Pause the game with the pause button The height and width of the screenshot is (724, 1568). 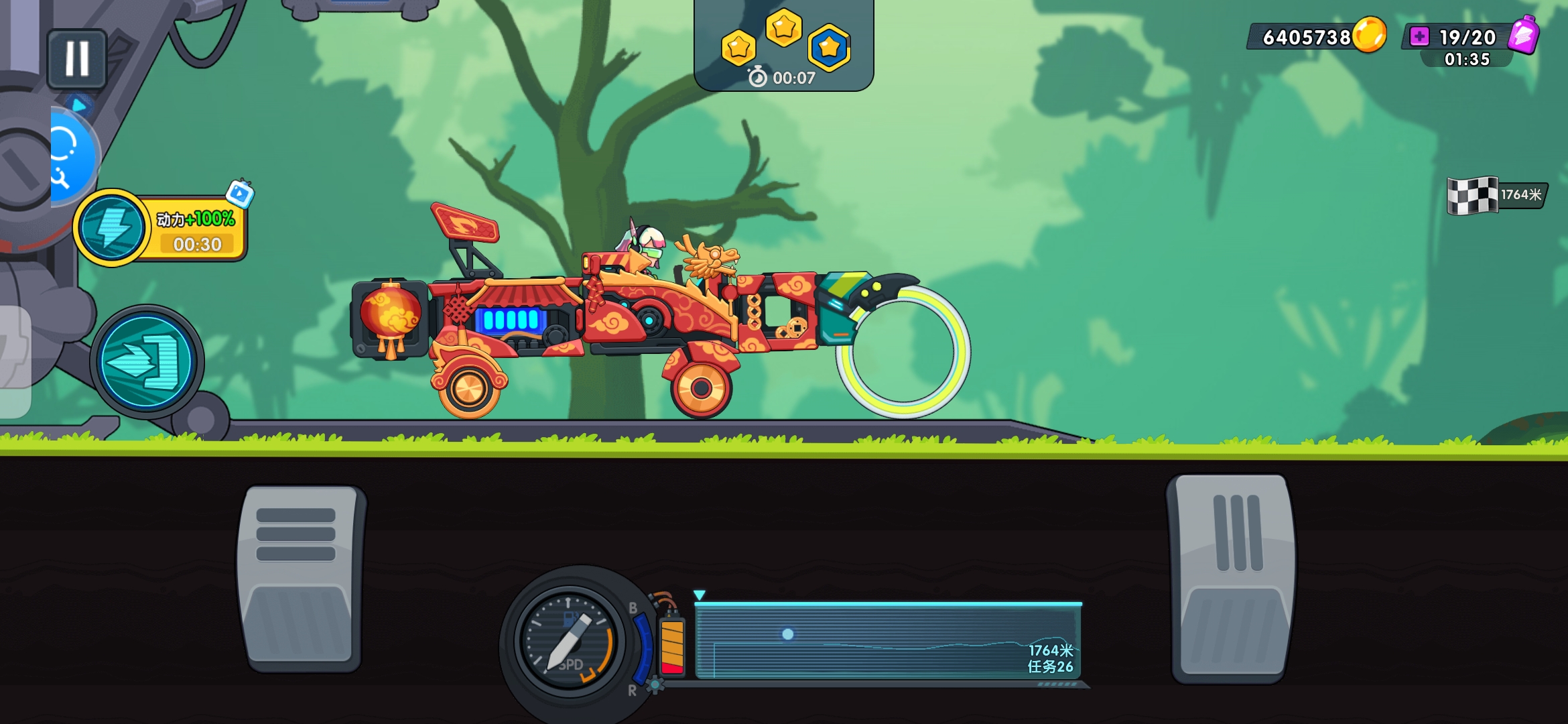77,59
